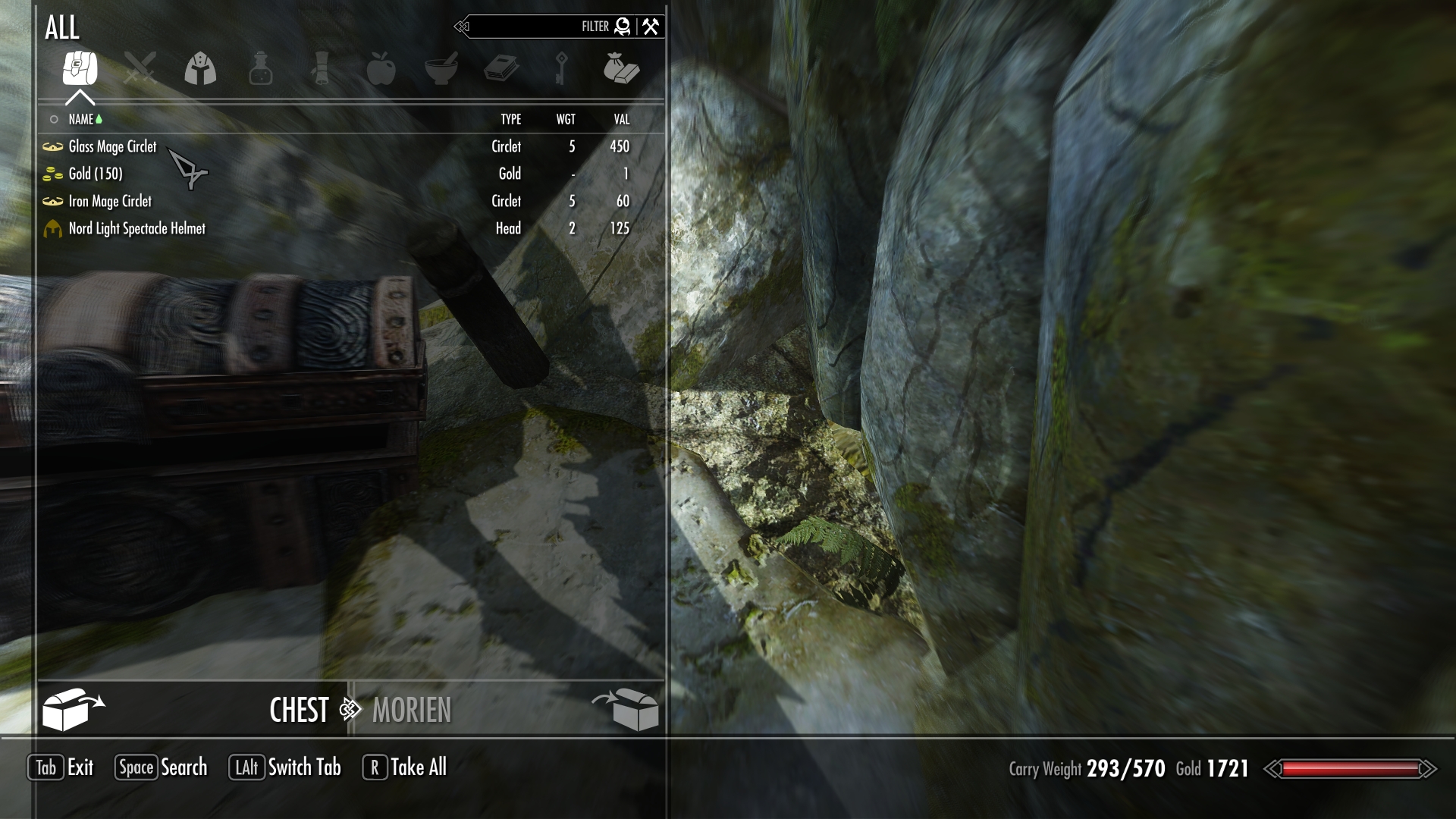Select the keys category tab

click(561, 69)
